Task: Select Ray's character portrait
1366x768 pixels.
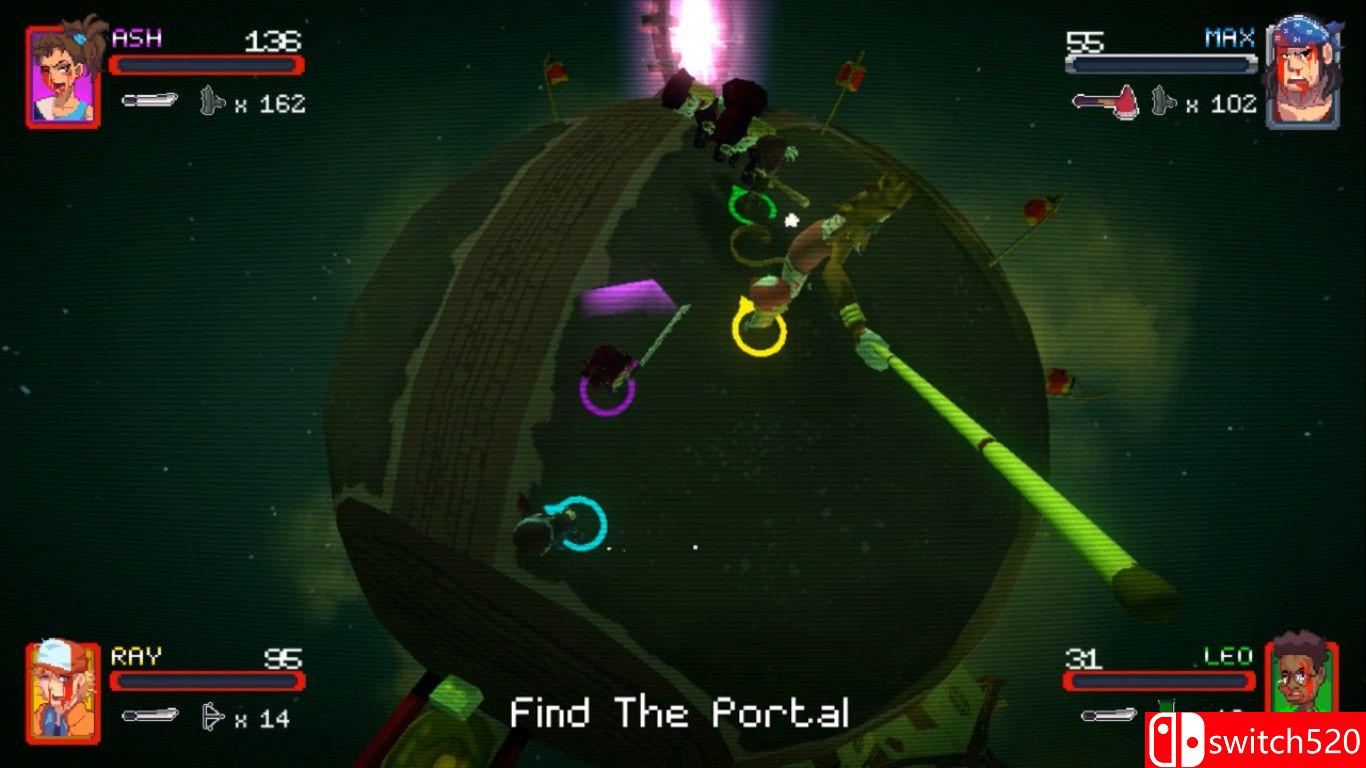Action: pos(63,692)
